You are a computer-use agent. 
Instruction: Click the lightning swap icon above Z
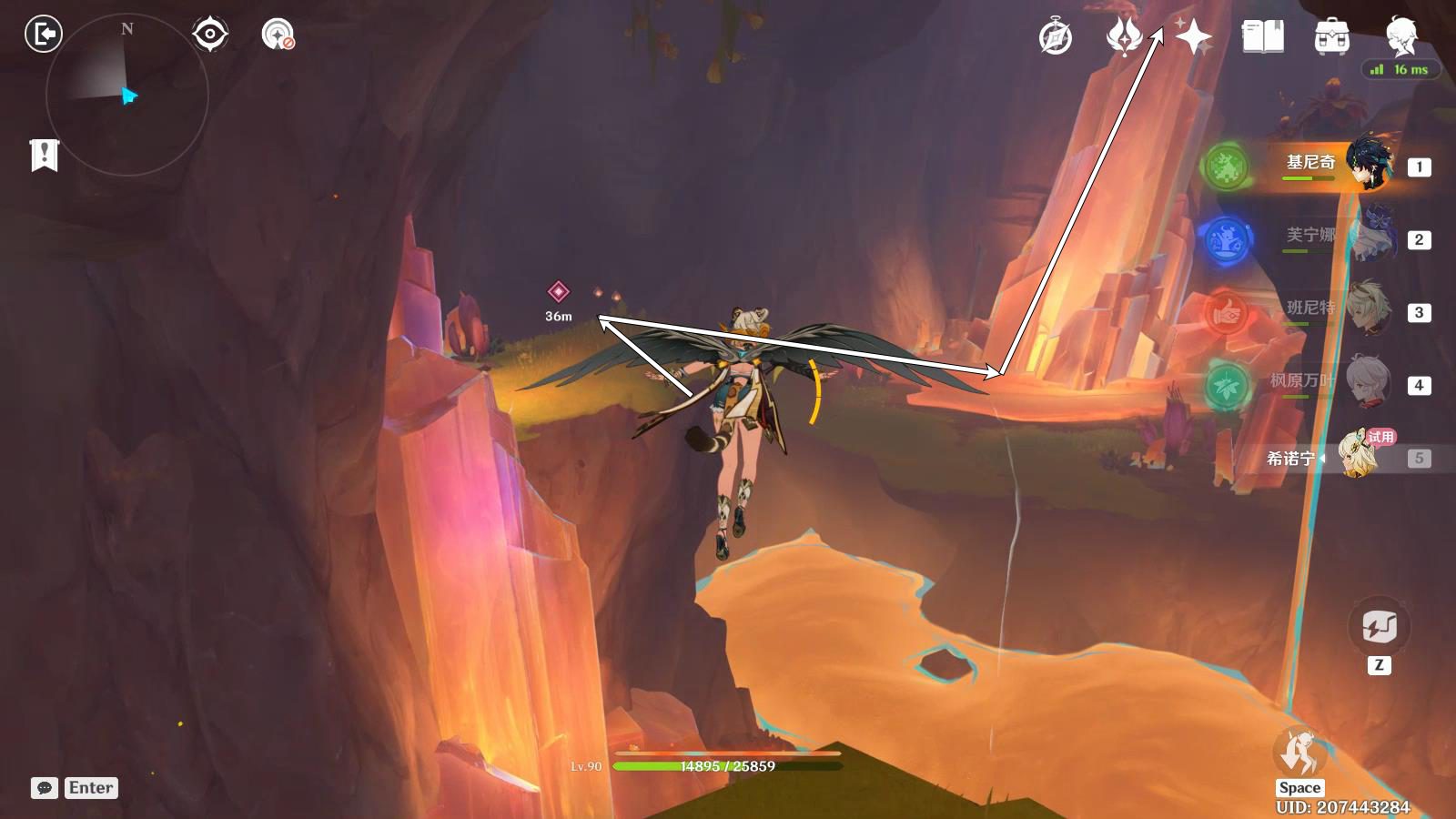[1379, 627]
